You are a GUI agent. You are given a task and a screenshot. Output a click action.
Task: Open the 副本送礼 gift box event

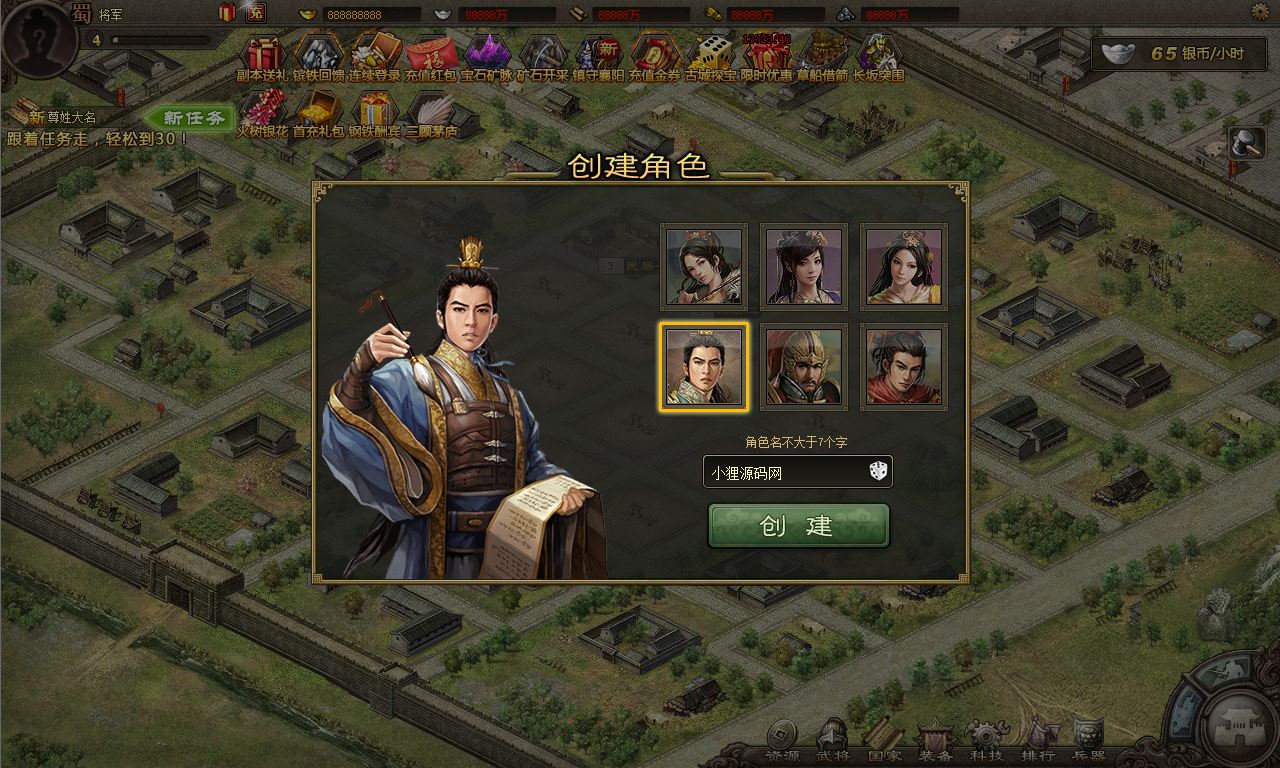265,57
